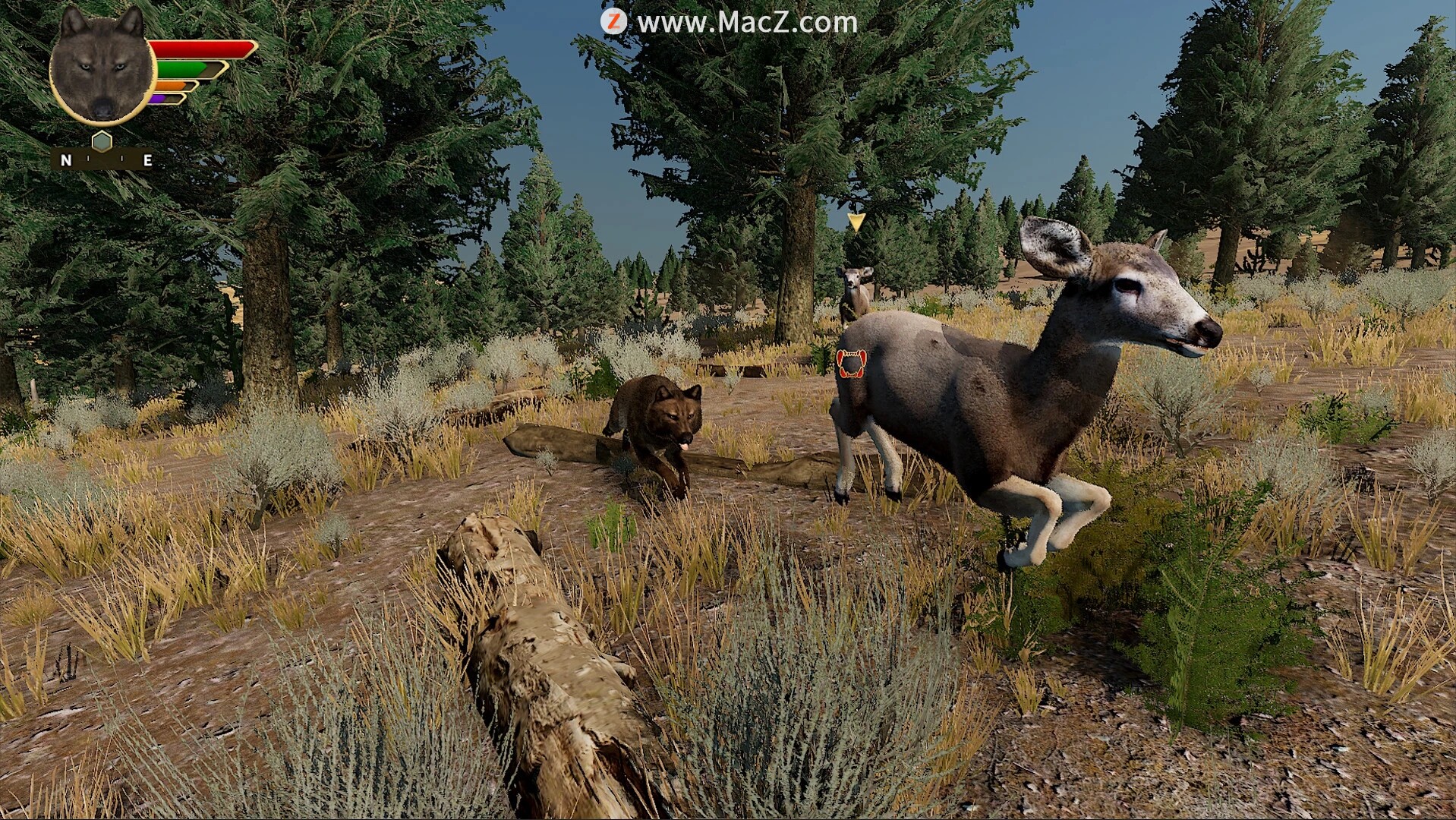1456x820 pixels.
Task: Click the N–E compass strip
Action: [x=104, y=160]
